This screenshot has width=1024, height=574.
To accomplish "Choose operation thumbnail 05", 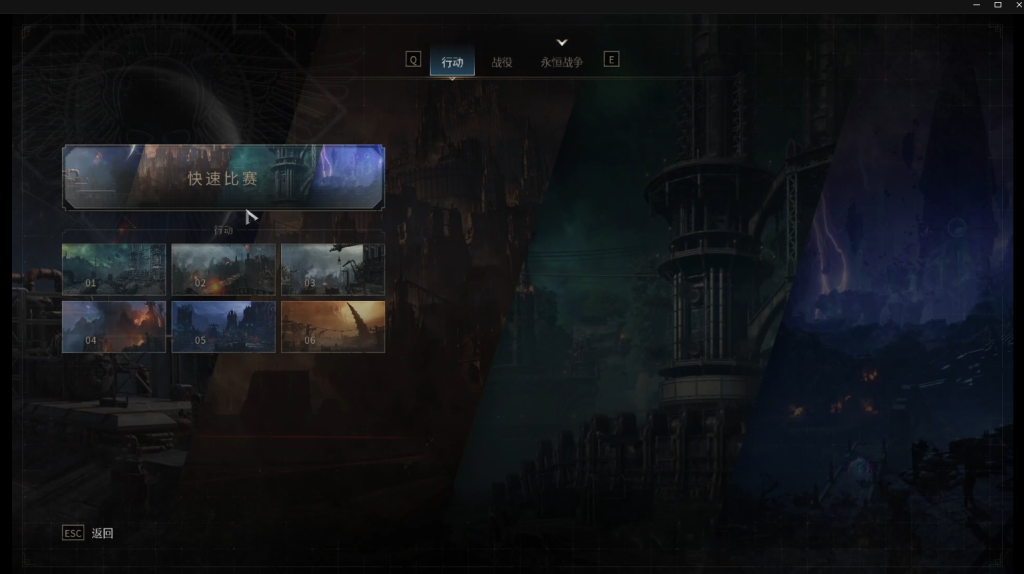I will [x=223, y=327].
